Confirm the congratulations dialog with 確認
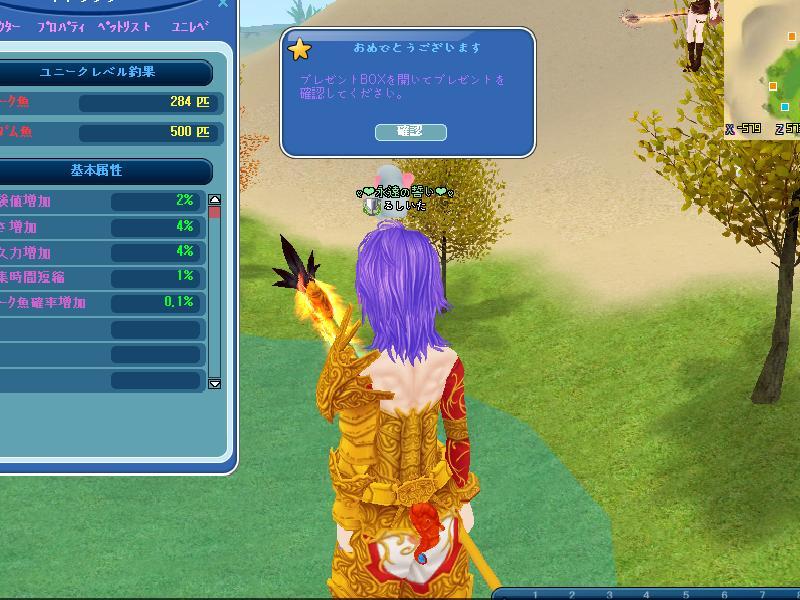This screenshot has width=800, height=600. pyautogui.click(x=410, y=132)
